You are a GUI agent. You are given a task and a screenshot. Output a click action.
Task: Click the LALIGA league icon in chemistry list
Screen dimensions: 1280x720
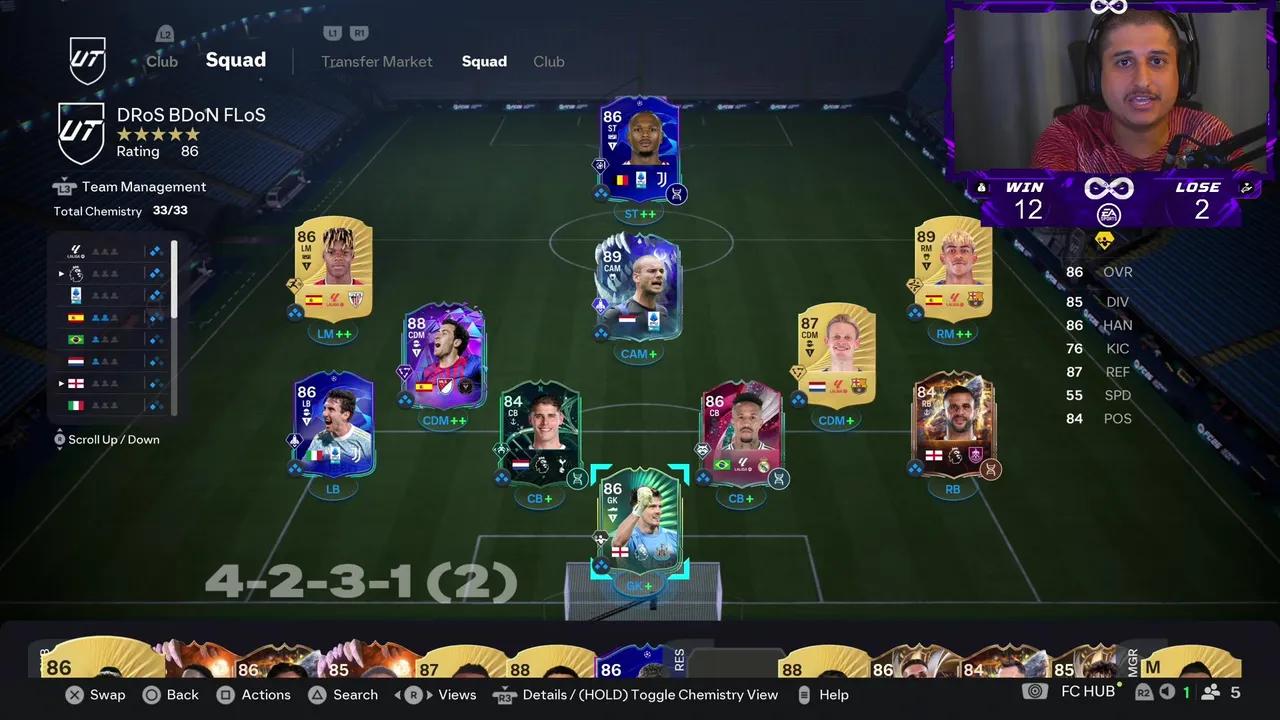[x=75, y=251]
